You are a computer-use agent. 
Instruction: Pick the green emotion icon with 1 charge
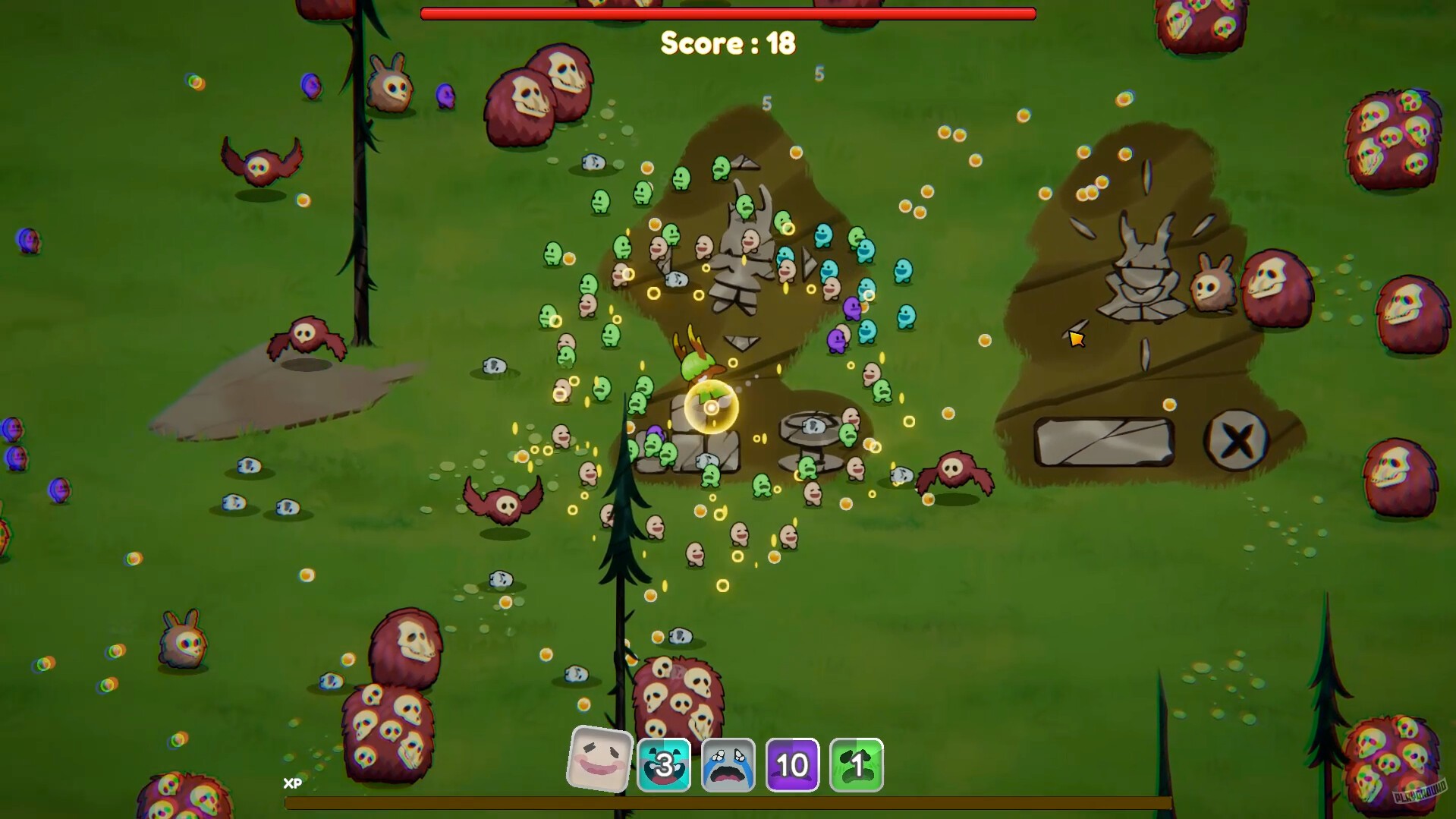[856, 764]
